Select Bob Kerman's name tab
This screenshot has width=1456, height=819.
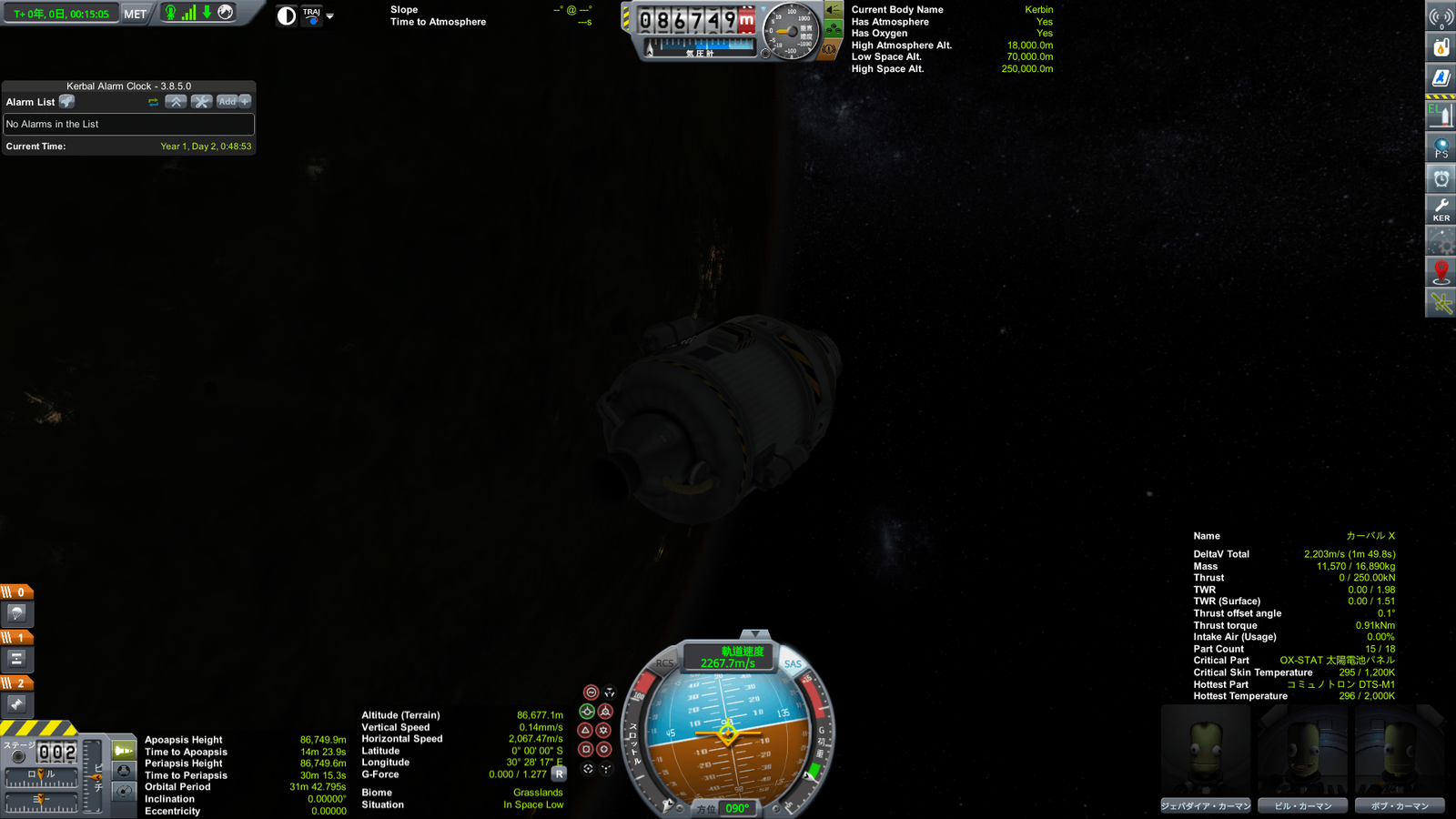pos(1399,805)
